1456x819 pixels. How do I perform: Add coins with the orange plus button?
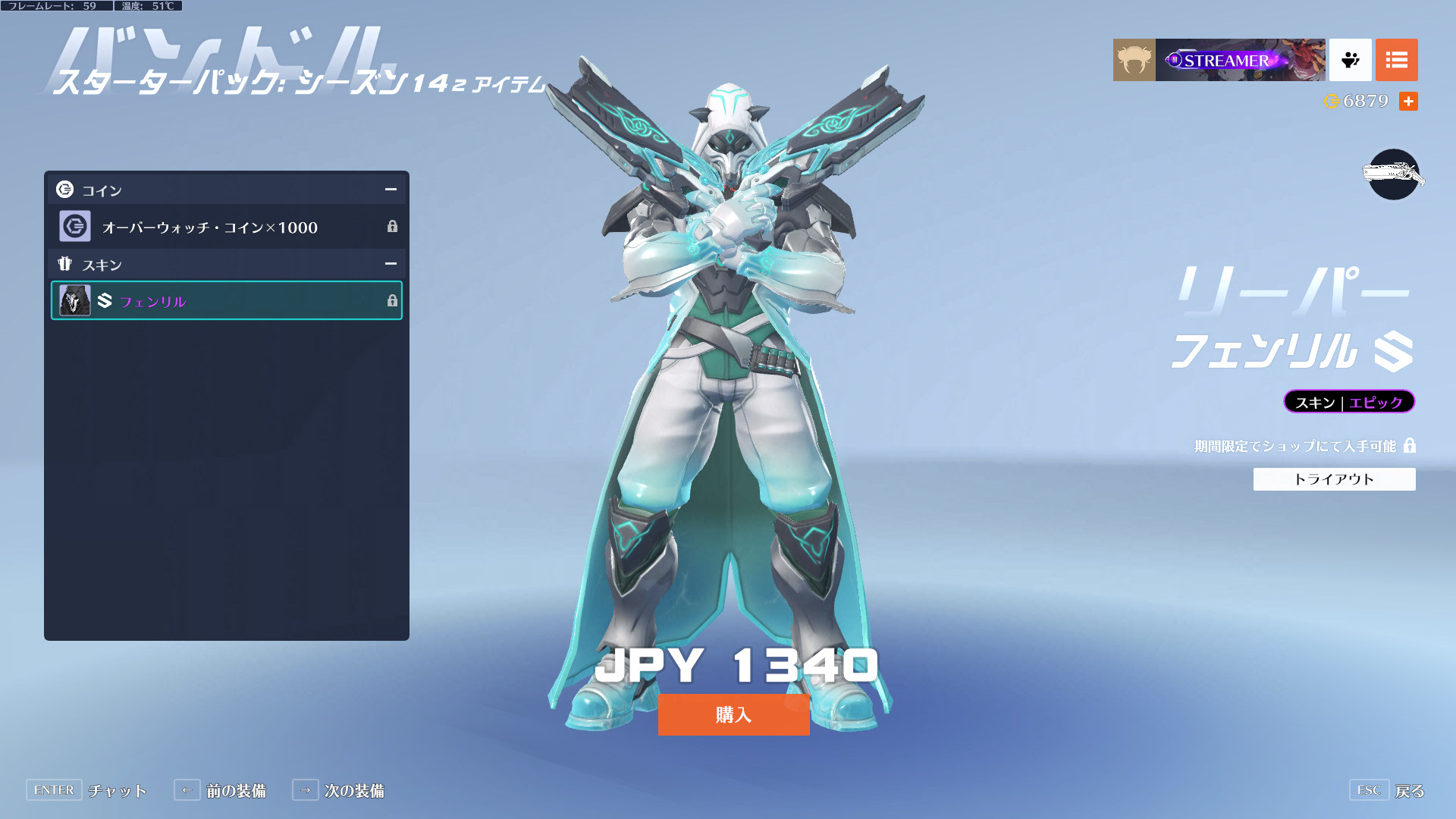(x=1408, y=101)
